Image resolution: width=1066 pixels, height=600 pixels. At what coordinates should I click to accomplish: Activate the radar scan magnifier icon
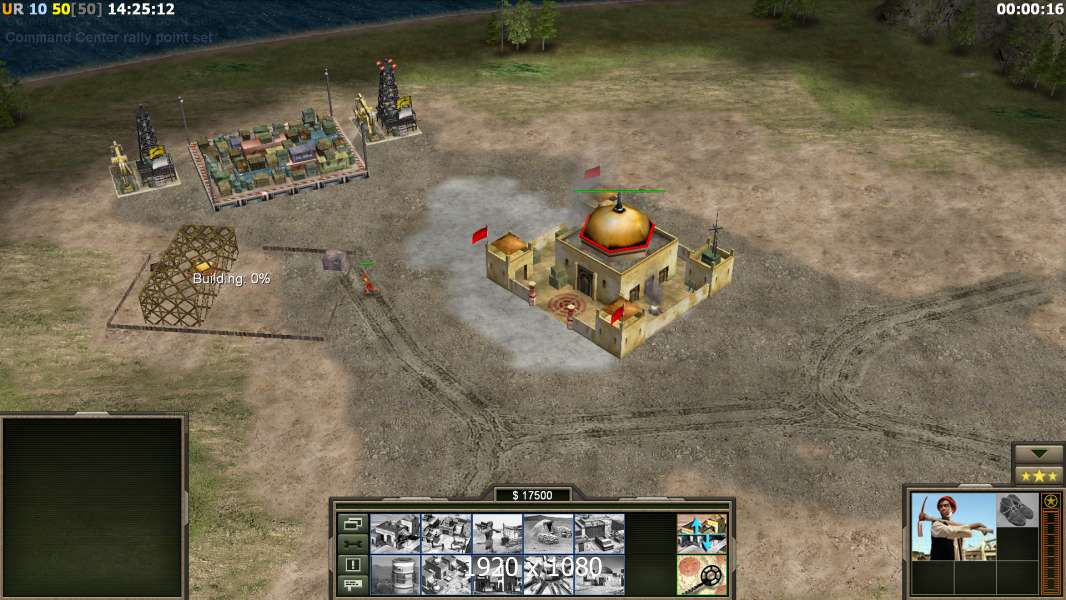tap(701, 574)
